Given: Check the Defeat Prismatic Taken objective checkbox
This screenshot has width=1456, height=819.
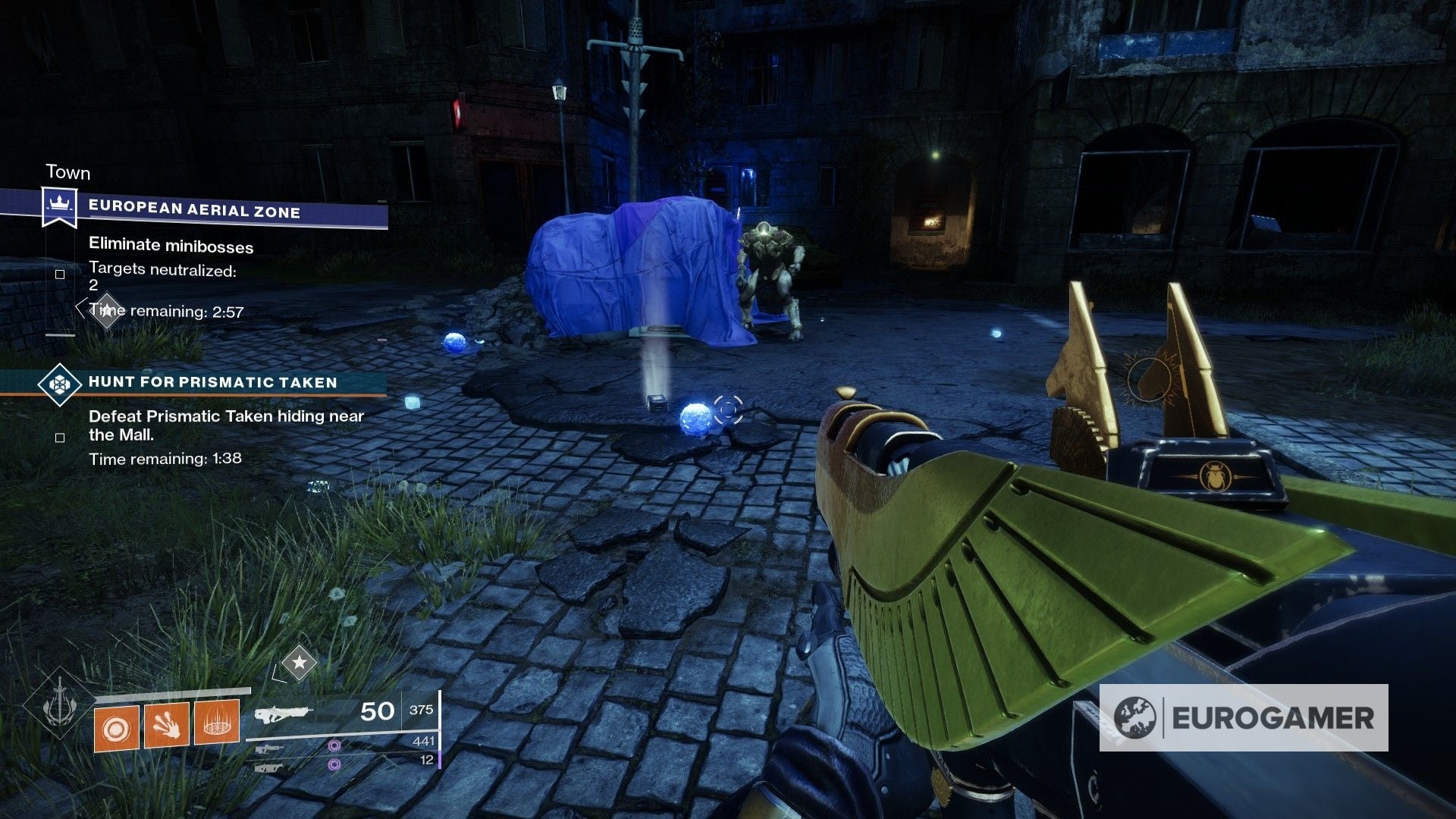Looking at the screenshot, I should pyautogui.click(x=60, y=438).
